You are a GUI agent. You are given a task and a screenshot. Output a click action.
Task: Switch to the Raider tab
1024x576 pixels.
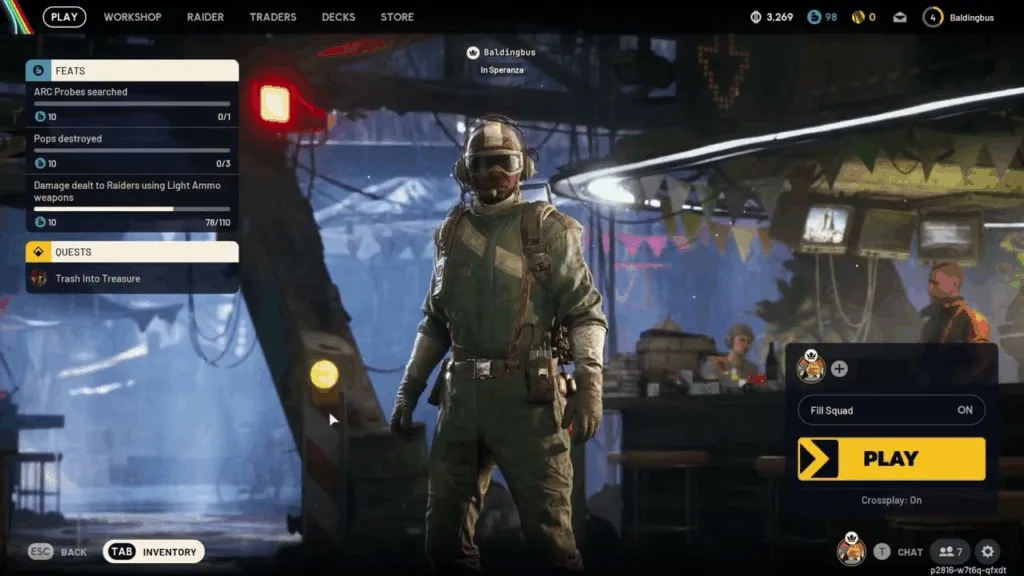tap(205, 17)
